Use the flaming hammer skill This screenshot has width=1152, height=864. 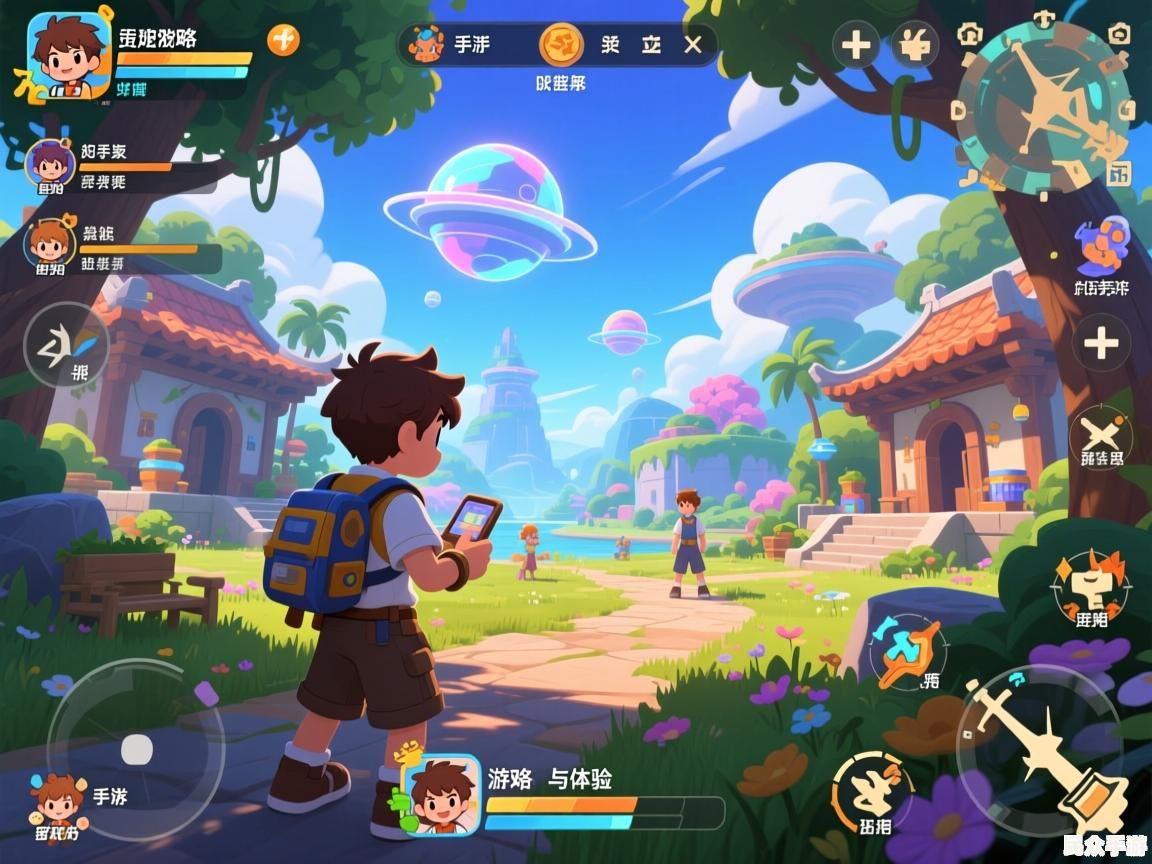(x=1090, y=586)
